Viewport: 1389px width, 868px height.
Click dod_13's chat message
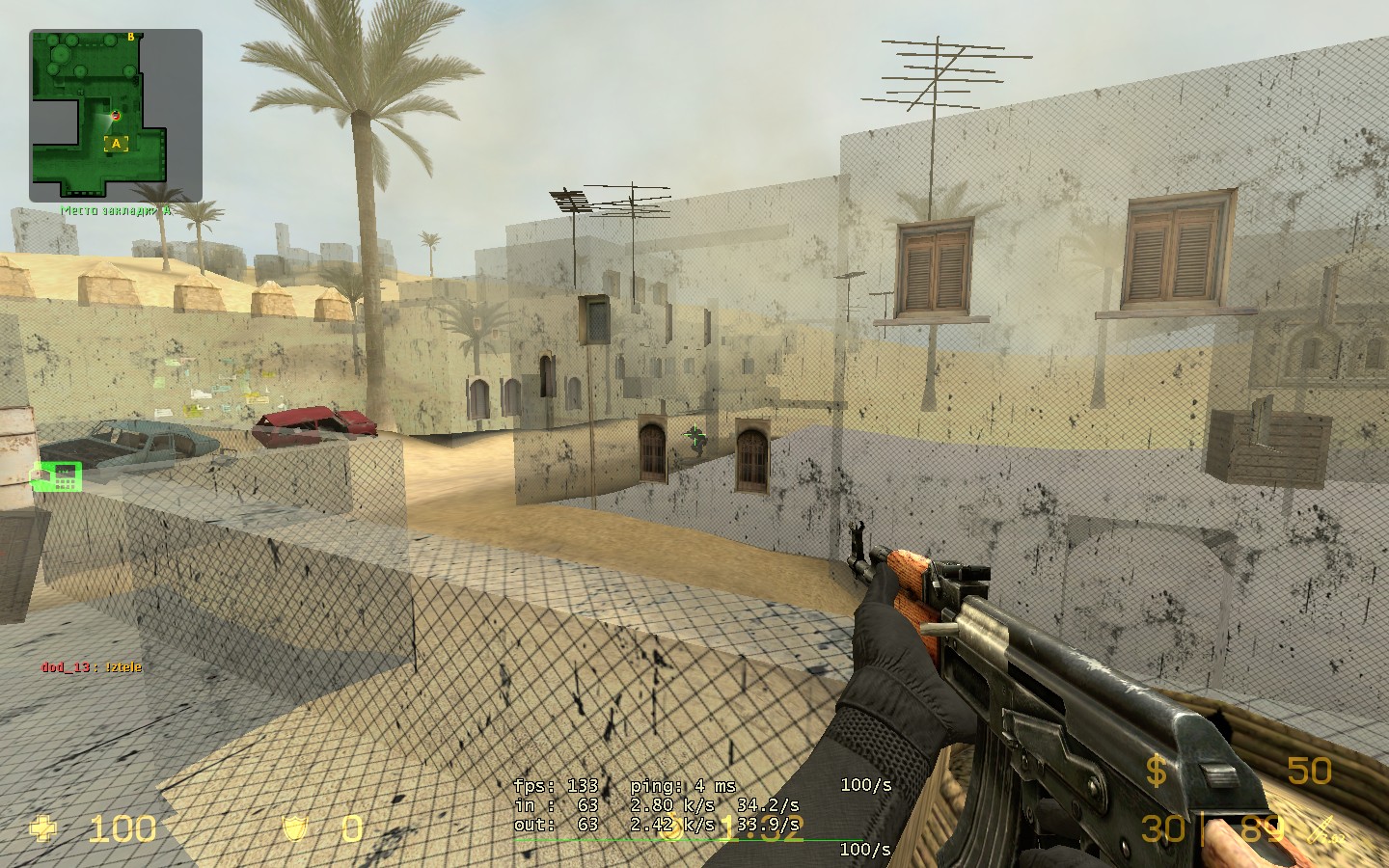(92, 666)
